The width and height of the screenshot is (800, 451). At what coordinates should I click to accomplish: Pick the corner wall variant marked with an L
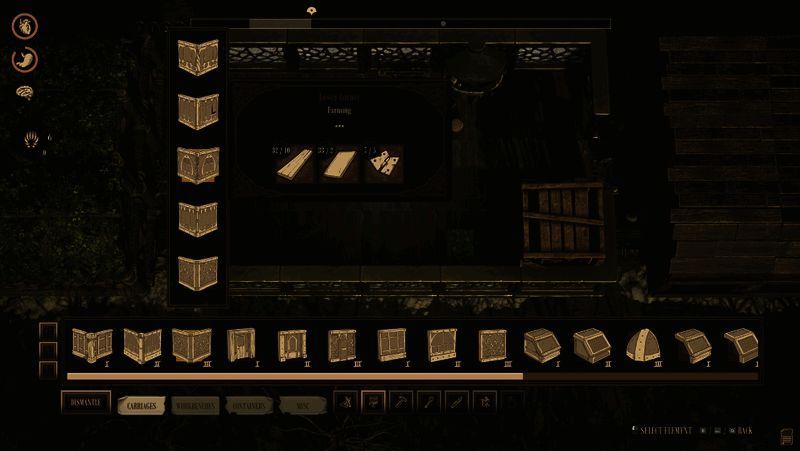[x=198, y=109]
